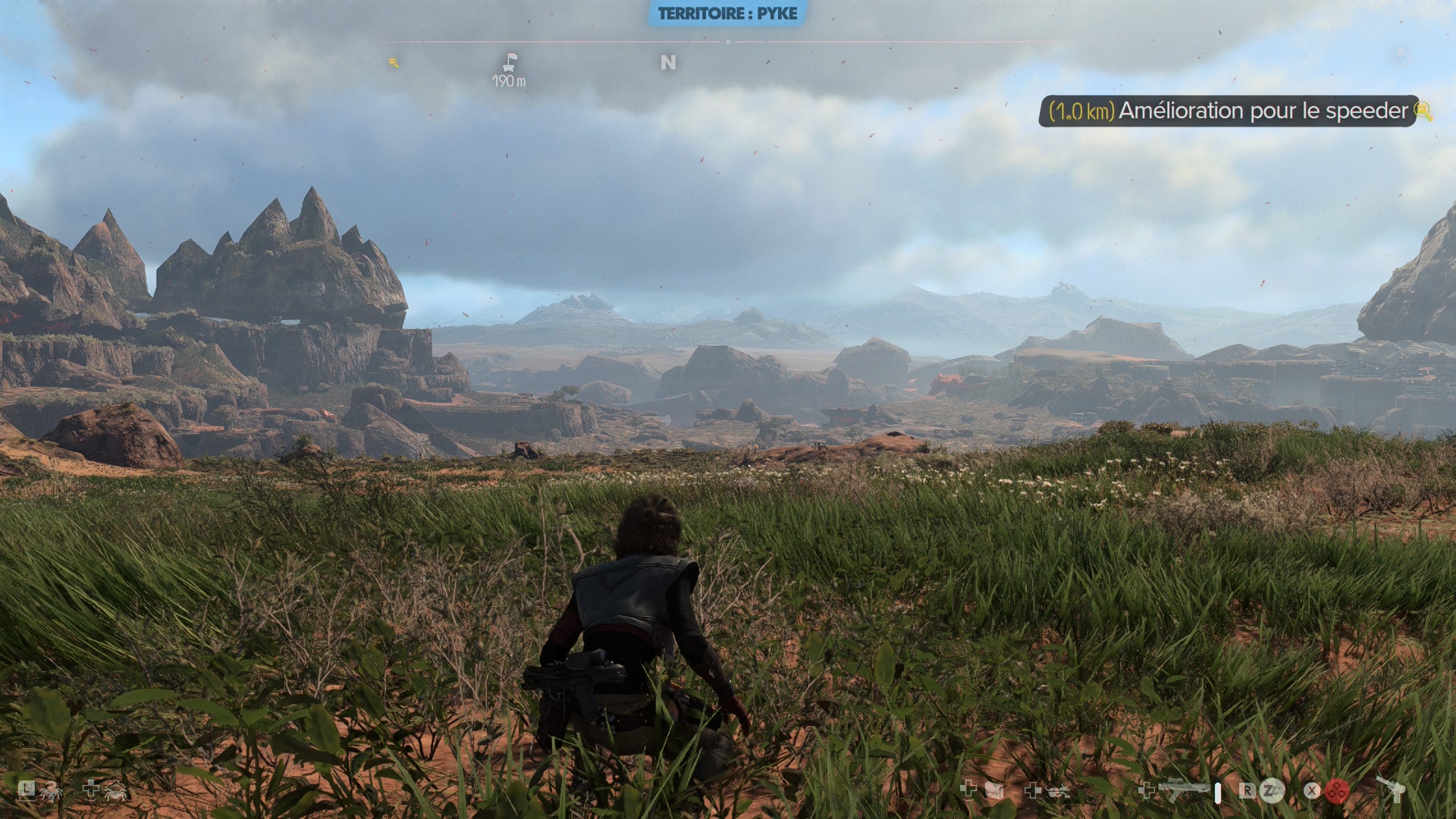Image resolution: width=1456 pixels, height=819 pixels.
Task: Select the 'Amélioration pour le speeder' objective tracker
Action: [x=1227, y=111]
